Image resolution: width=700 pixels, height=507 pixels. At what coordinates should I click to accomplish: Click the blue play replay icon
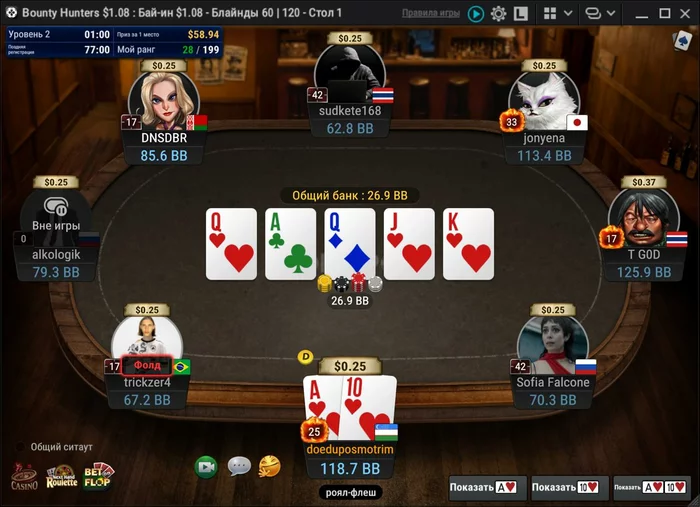[475, 14]
